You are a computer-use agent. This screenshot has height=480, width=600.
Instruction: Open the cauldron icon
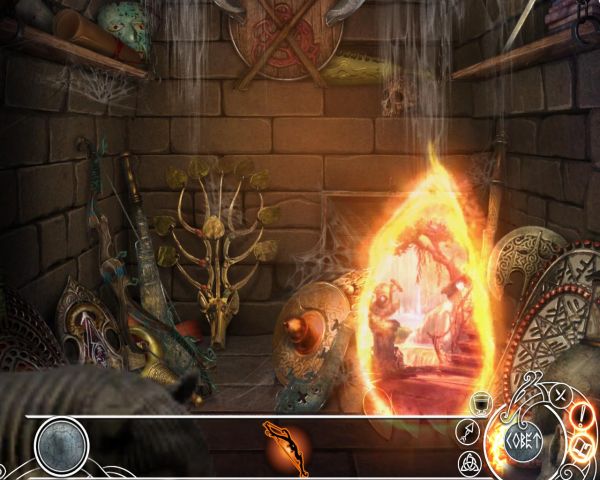click(479, 402)
